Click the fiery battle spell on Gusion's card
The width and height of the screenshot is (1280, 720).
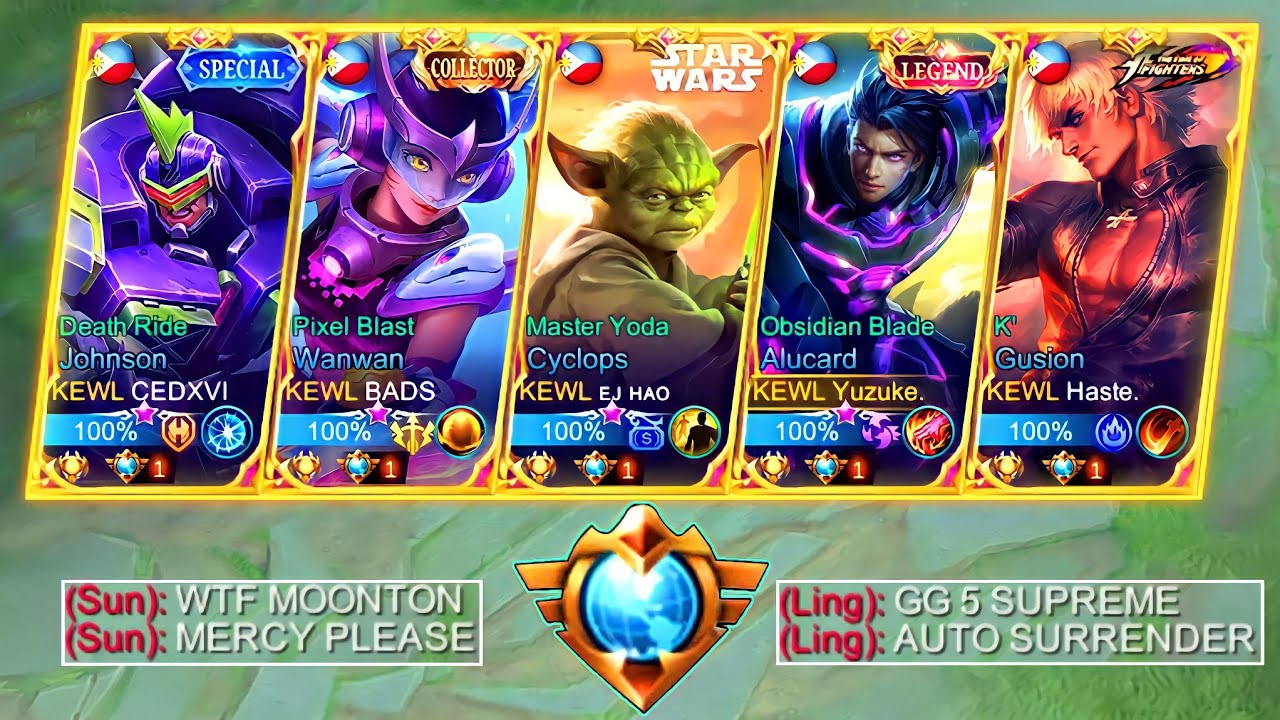tap(1162, 432)
